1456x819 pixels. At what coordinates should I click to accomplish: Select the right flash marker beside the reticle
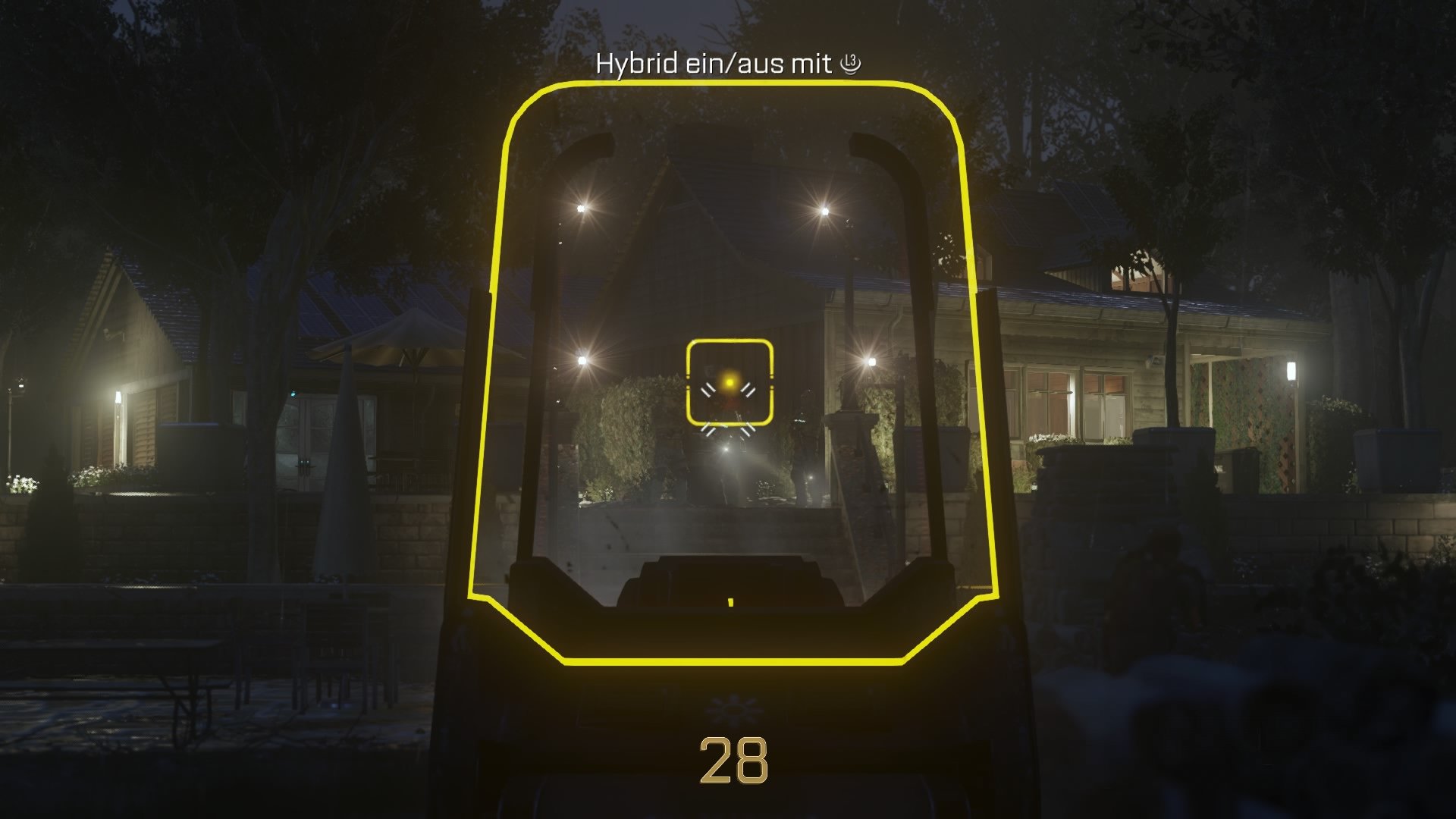coord(748,391)
